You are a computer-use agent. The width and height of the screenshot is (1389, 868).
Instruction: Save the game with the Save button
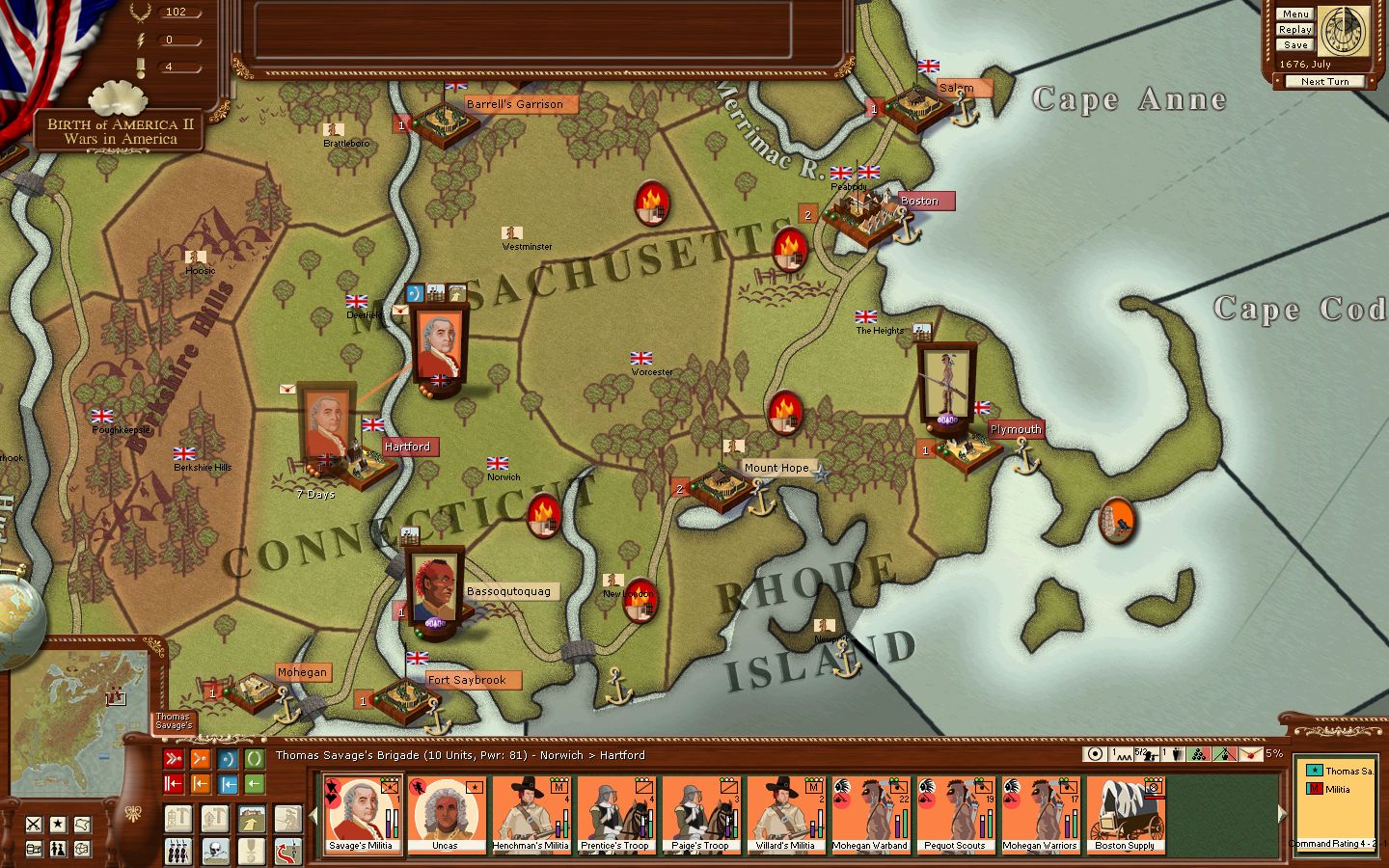click(x=1294, y=44)
